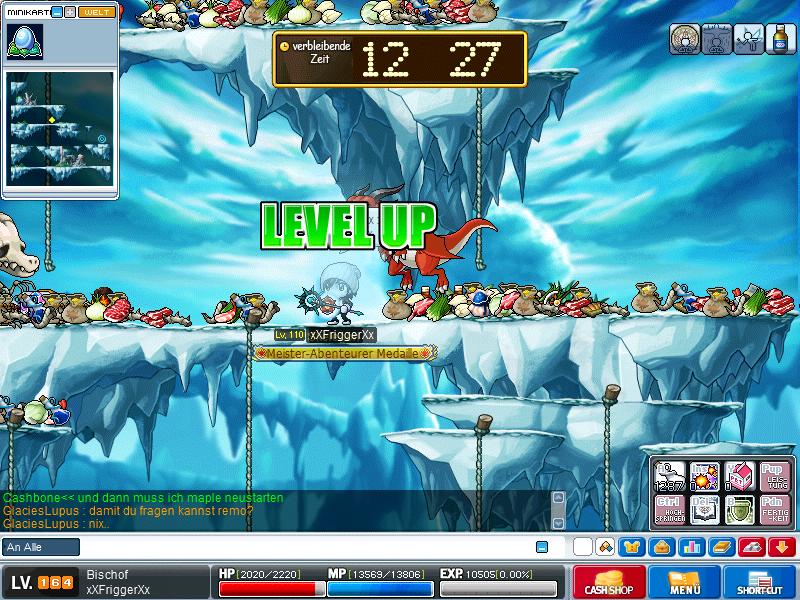
Task: Open the Menü button
Action: pos(684,583)
